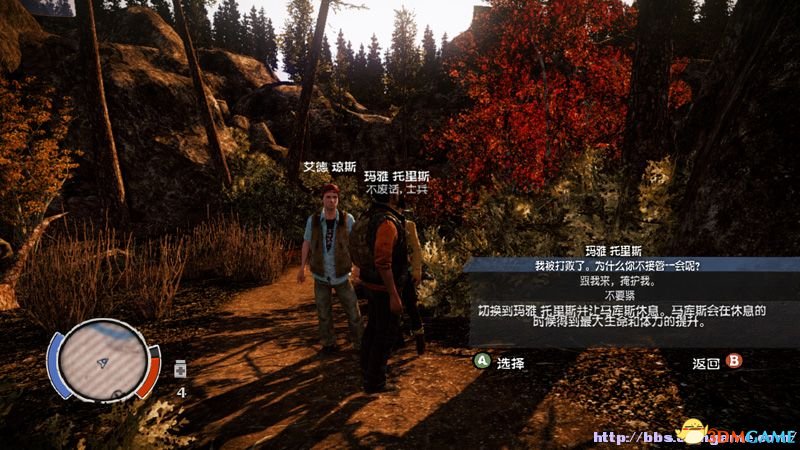
Task: Use the medicine bottle item icon
Action: tap(181, 369)
